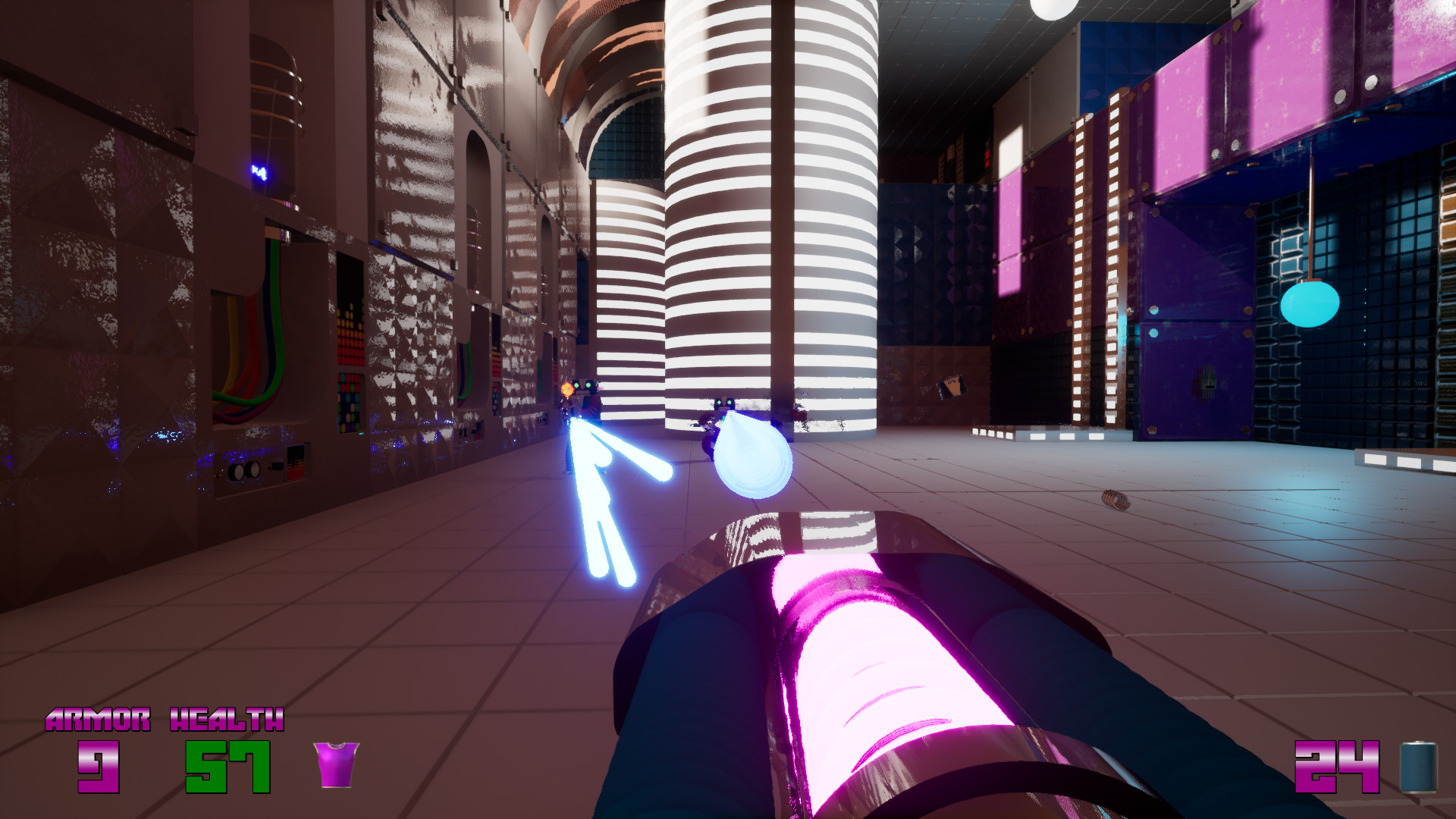Viewport: 1456px width, 819px height.
Task: Click the ARMOR label text
Action: coord(97,719)
